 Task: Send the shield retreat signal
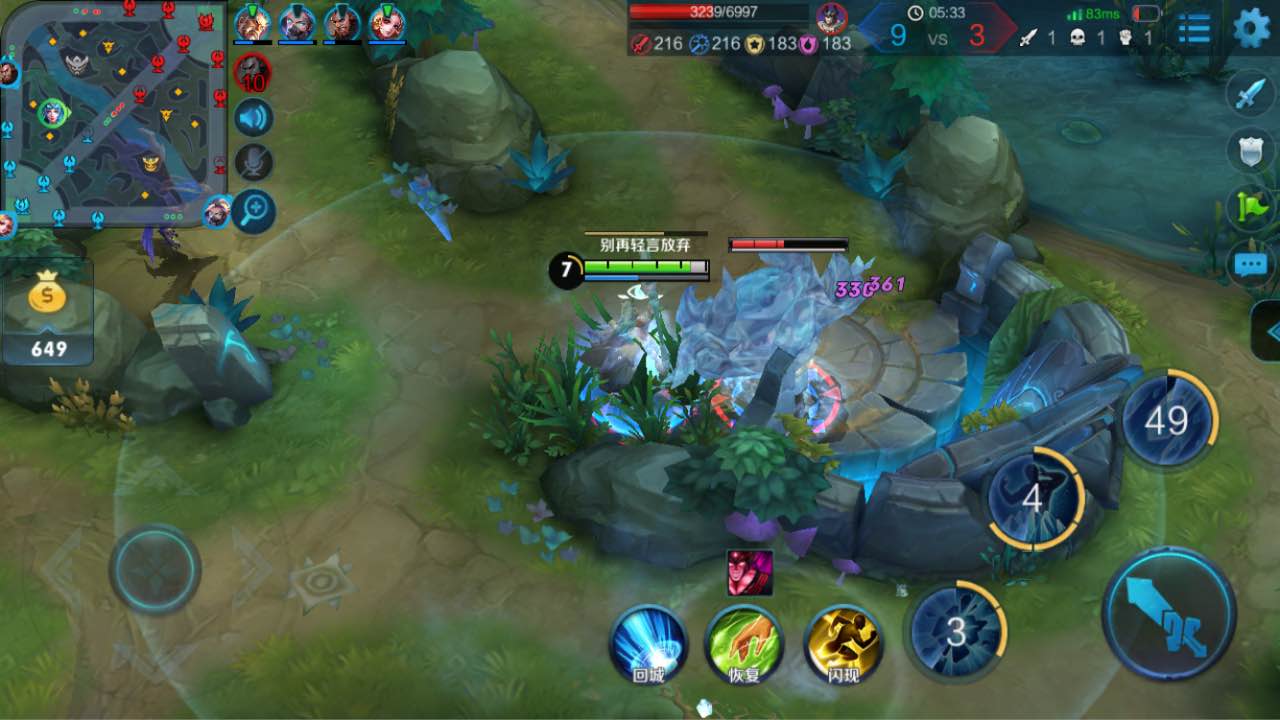click(1251, 151)
